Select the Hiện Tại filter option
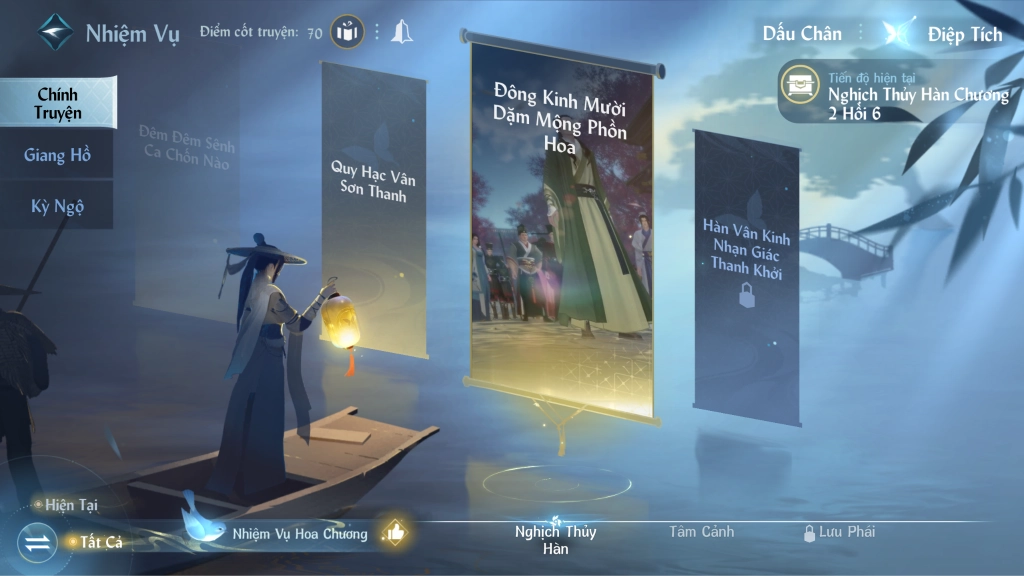 click(70, 505)
